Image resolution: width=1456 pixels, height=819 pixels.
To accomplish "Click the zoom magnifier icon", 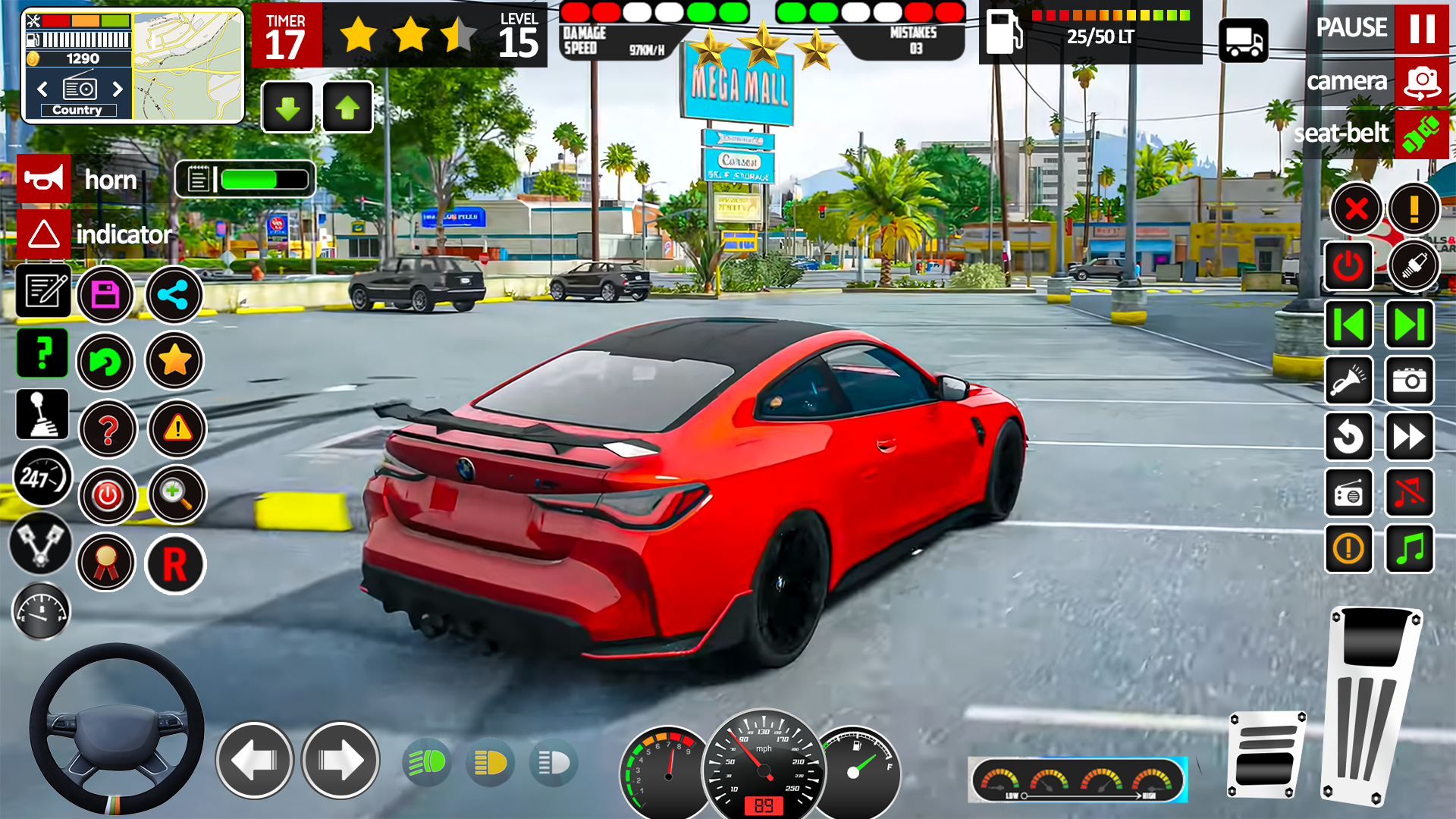I will (x=177, y=494).
